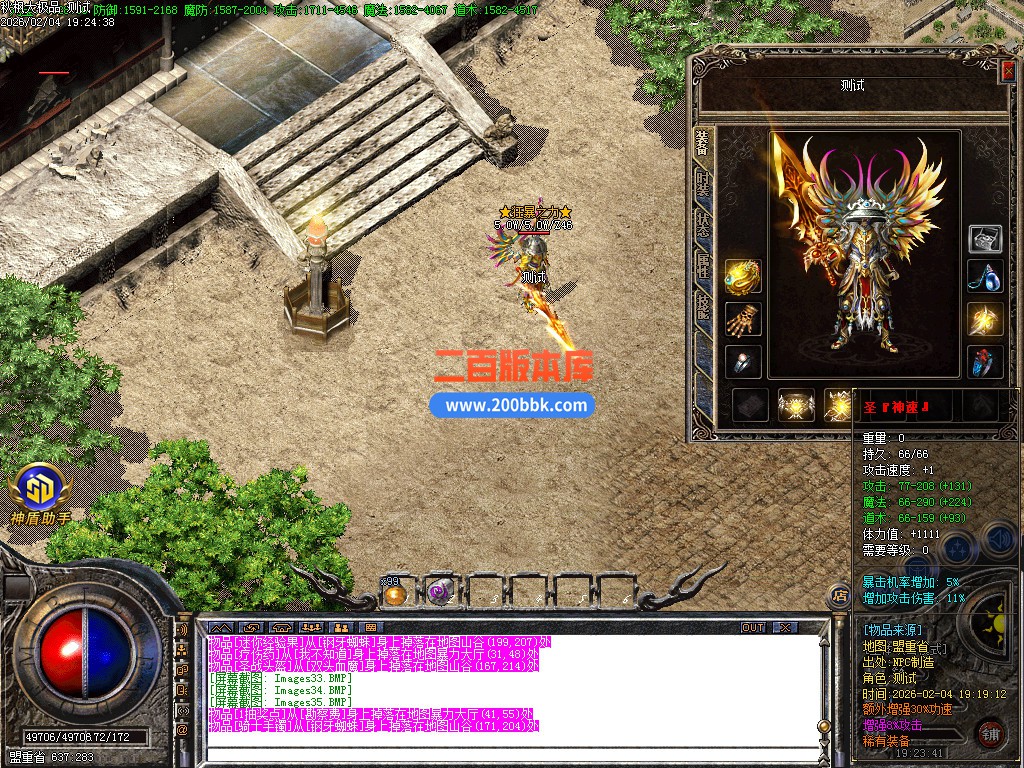Image resolution: width=1024 pixels, height=768 pixels.
Task: Use the orange orb in hotbar slot 1
Action: click(x=395, y=593)
